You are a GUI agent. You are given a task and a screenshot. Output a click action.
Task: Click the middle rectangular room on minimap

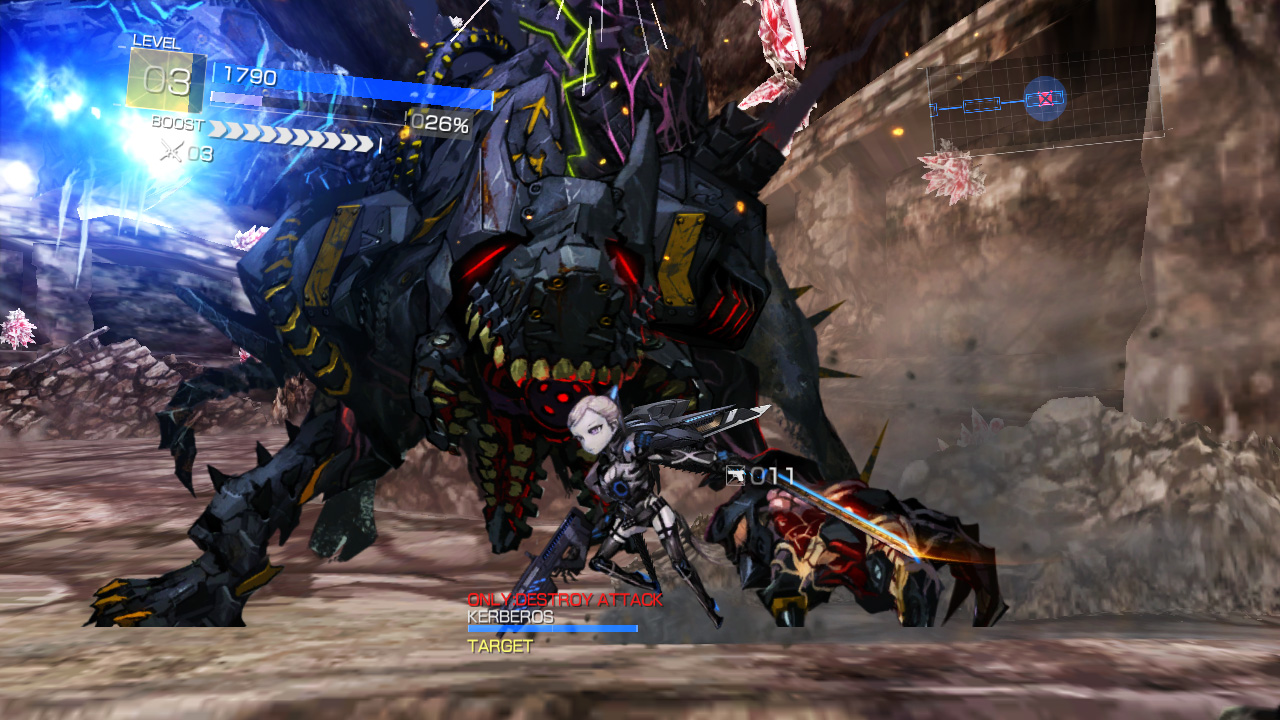pyautogui.click(x=982, y=105)
